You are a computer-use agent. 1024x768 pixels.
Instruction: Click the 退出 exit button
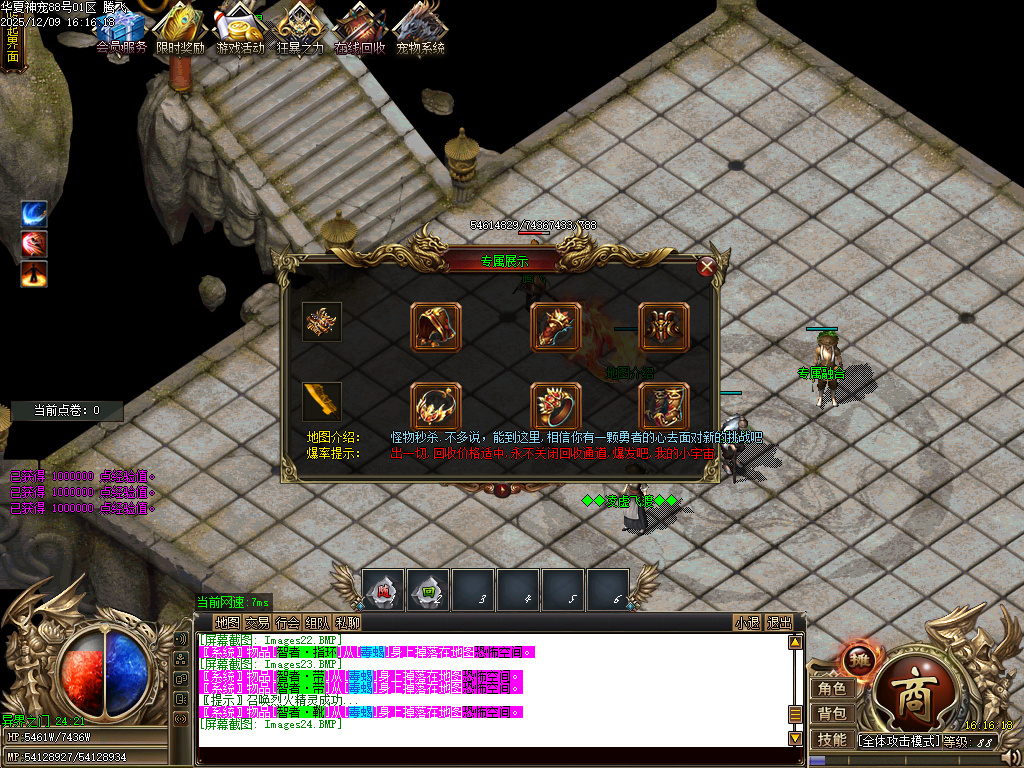[779, 622]
